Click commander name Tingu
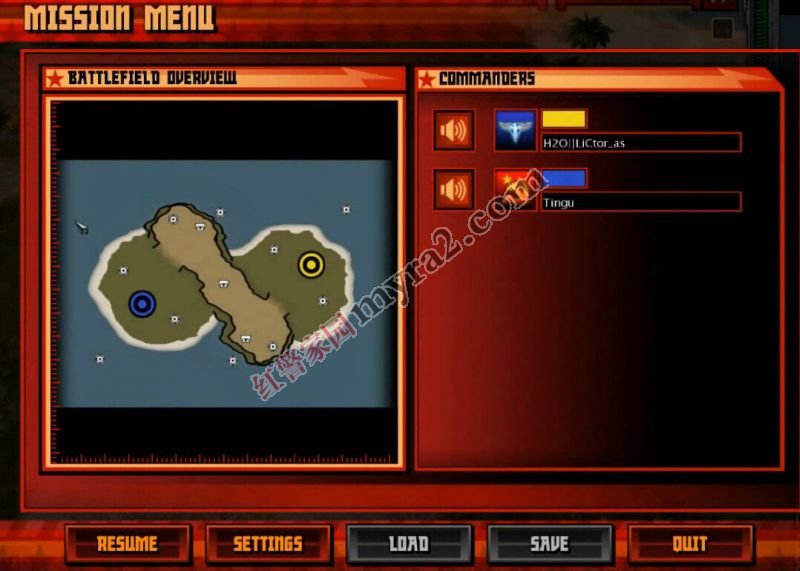The image size is (800, 571). coord(640,203)
